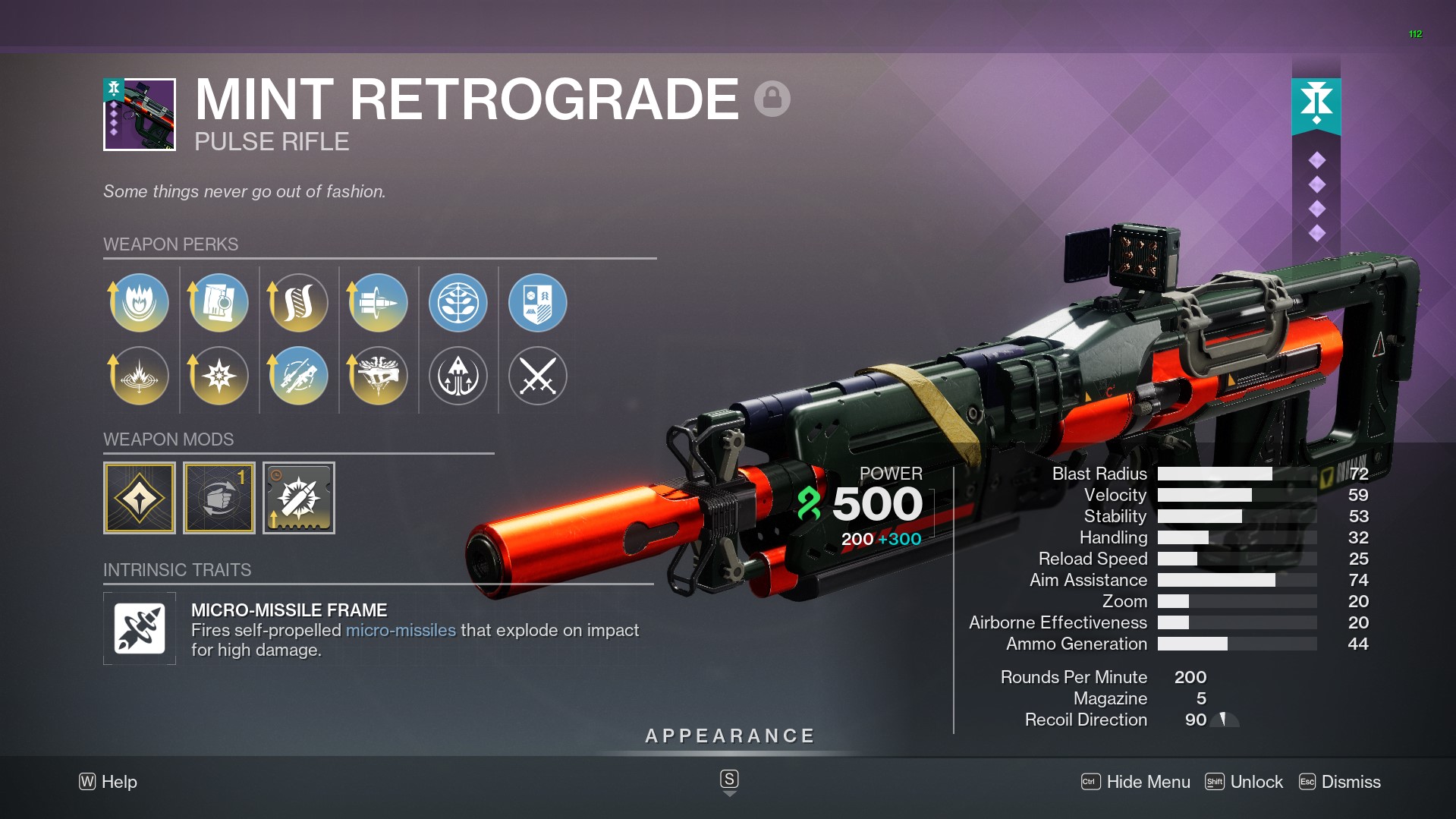Choose the eight-point starburst perk

(219, 376)
